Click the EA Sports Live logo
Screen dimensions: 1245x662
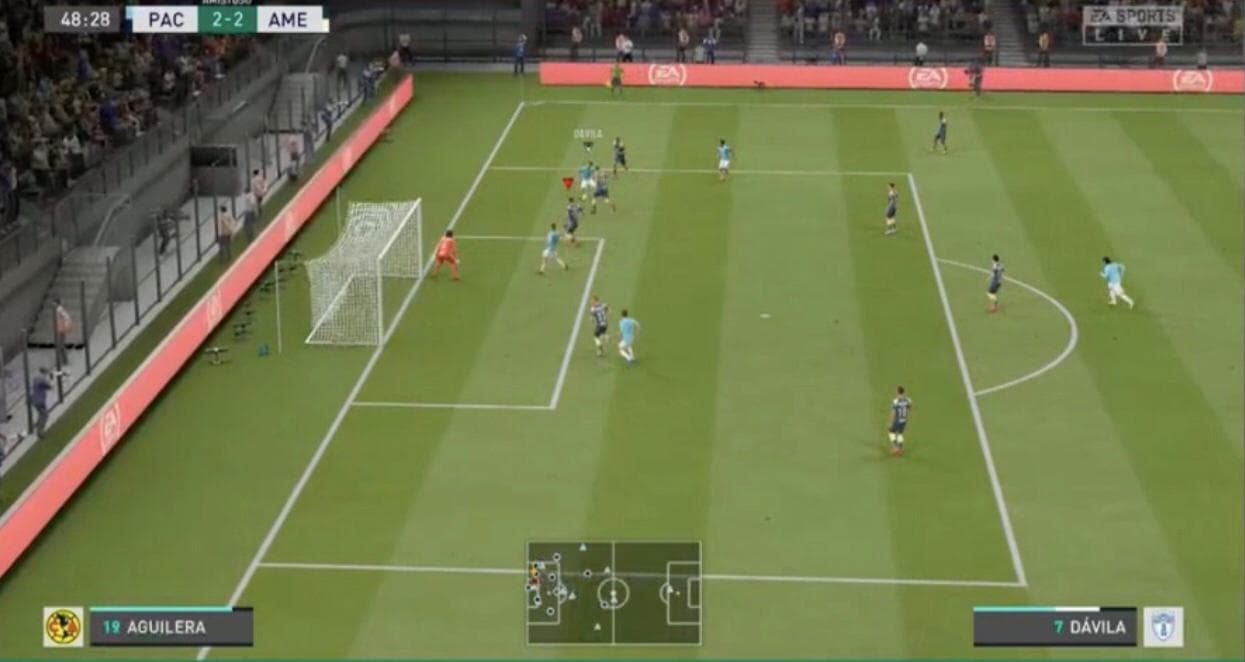pos(1131,25)
